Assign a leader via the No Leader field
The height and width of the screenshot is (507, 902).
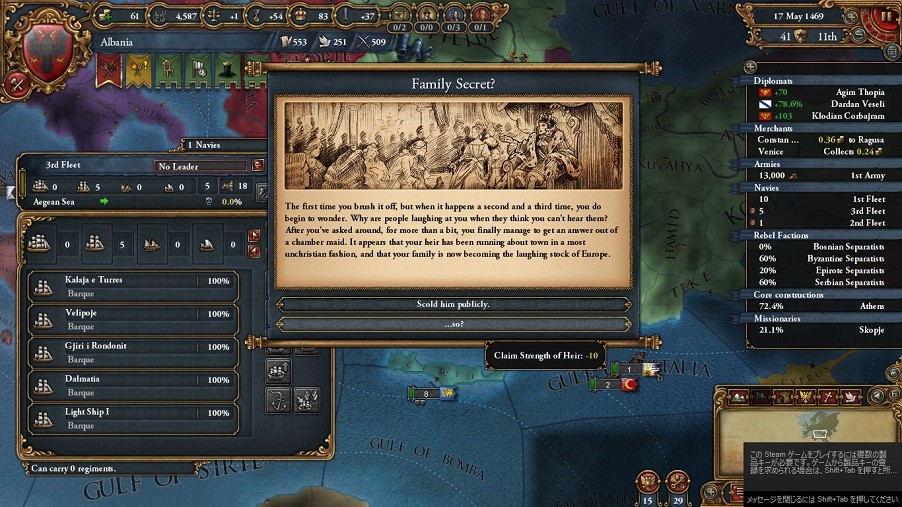click(200, 166)
